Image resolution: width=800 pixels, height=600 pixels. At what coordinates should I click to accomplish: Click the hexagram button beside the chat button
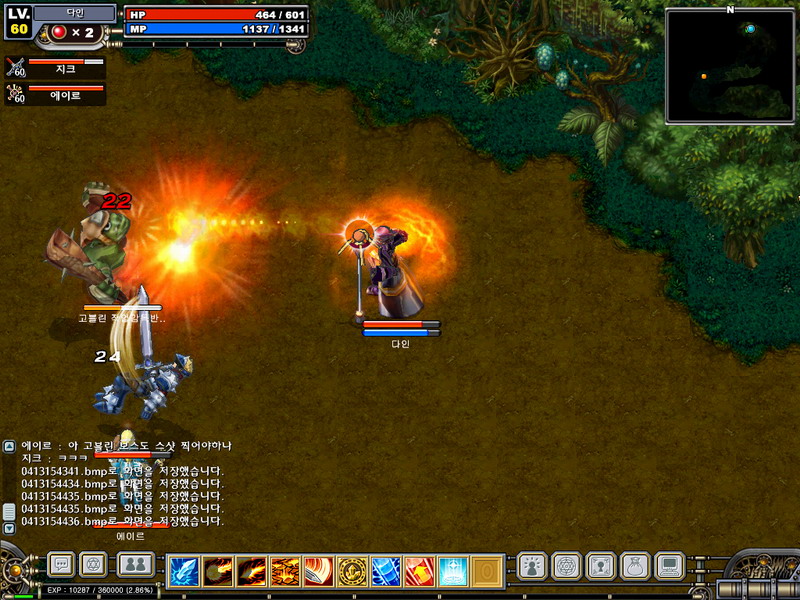94,565
